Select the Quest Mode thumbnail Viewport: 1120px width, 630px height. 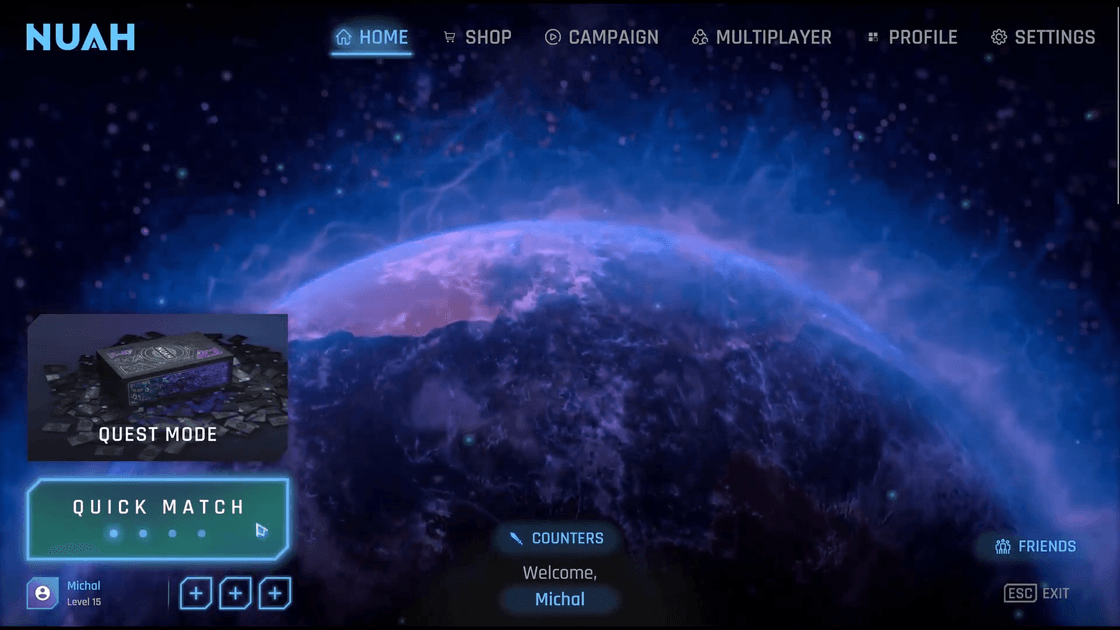158,387
